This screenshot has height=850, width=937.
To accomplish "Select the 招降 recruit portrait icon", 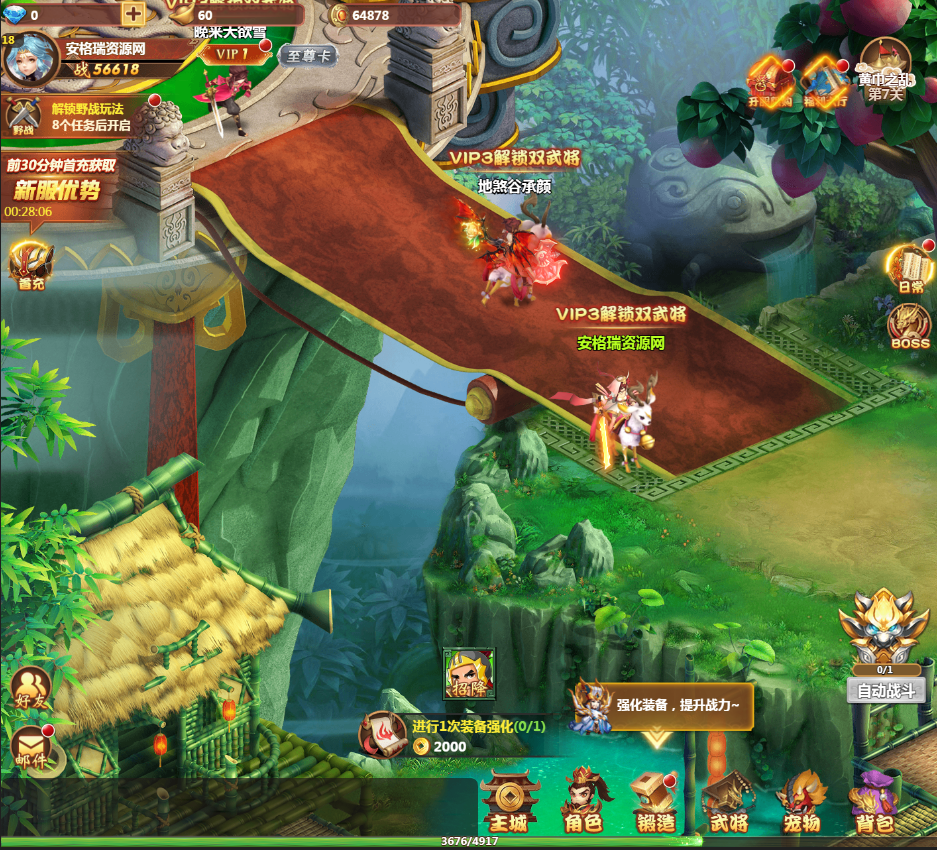I will click(x=470, y=673).
